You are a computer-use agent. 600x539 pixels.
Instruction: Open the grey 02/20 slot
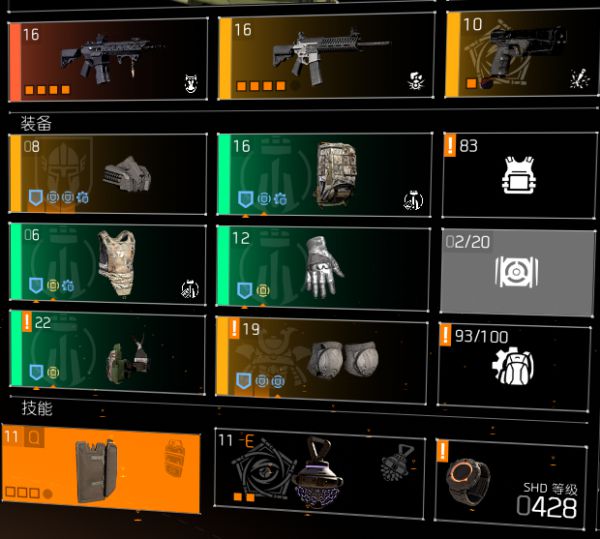[516, 272]
